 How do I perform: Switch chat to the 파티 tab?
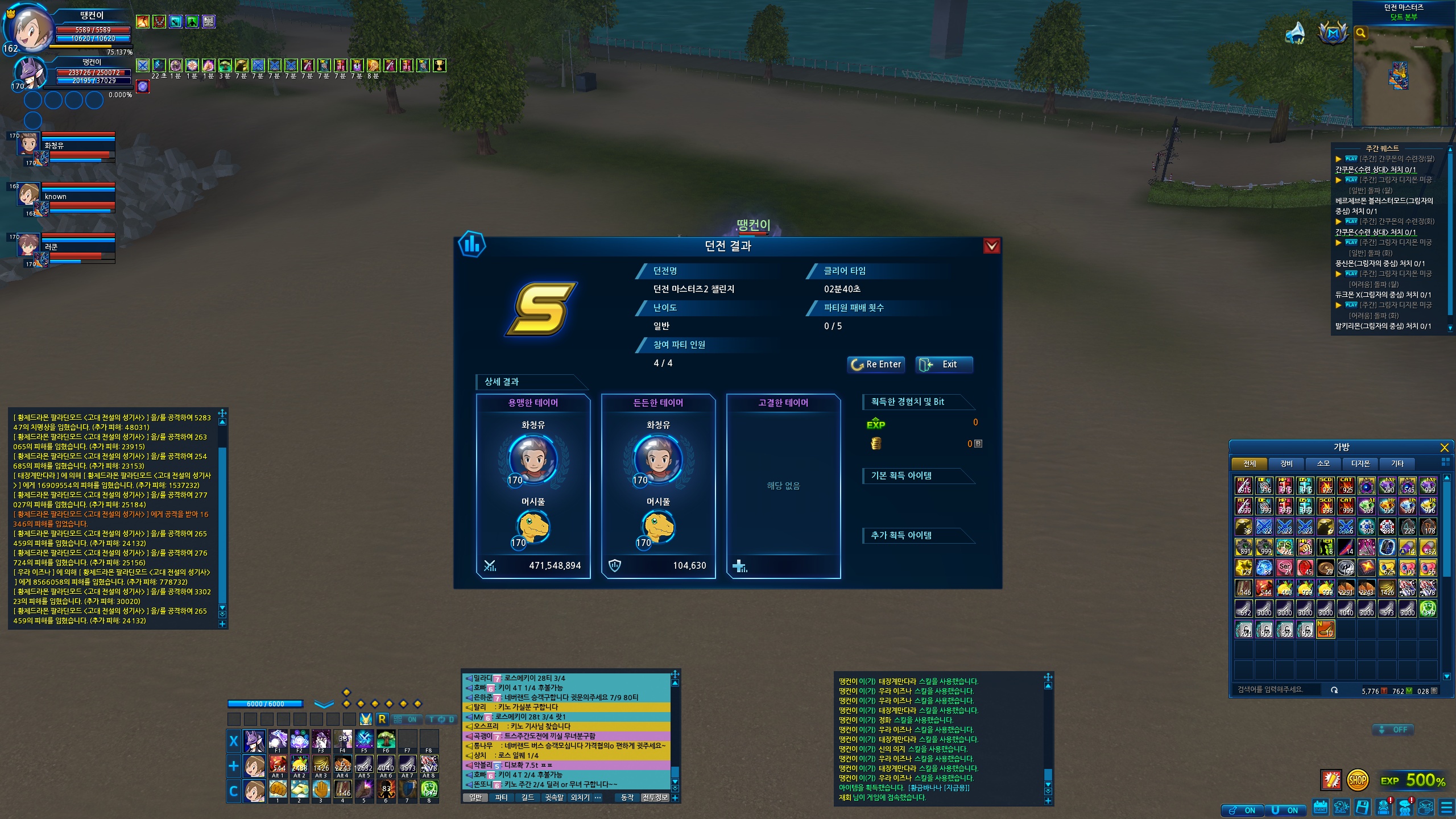click(x=501, y=798)
